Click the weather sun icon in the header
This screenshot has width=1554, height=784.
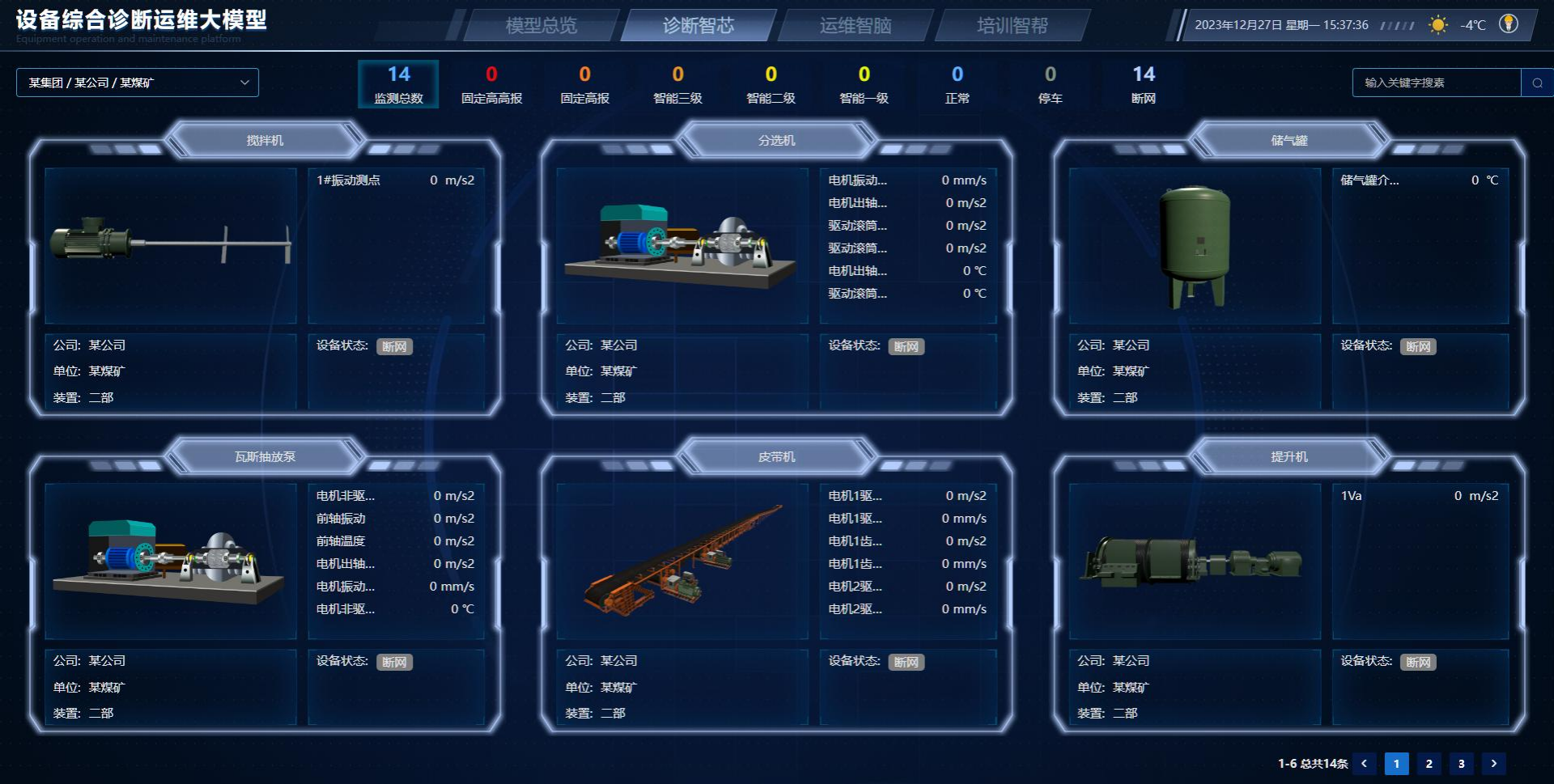(1440, 25)
